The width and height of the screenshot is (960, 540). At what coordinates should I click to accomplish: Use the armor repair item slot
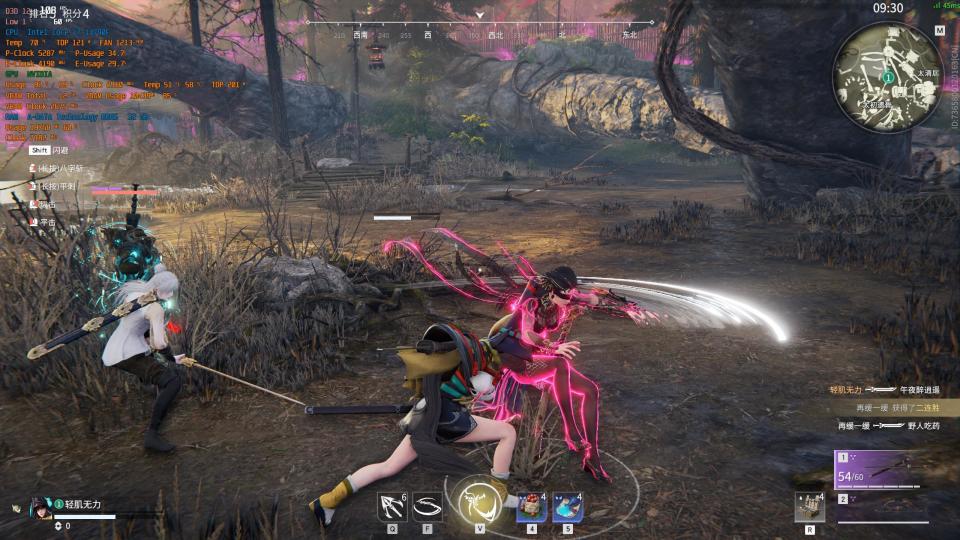[808, 506]
